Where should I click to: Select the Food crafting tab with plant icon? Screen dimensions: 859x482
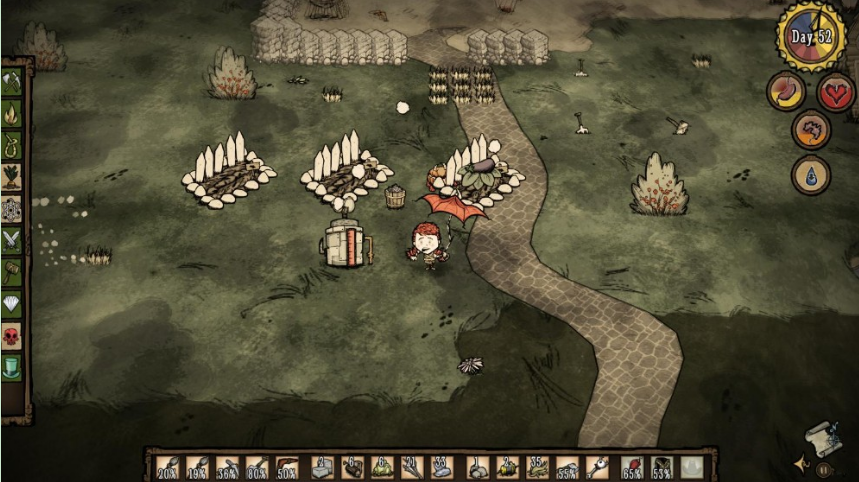[x=13, y=178]
